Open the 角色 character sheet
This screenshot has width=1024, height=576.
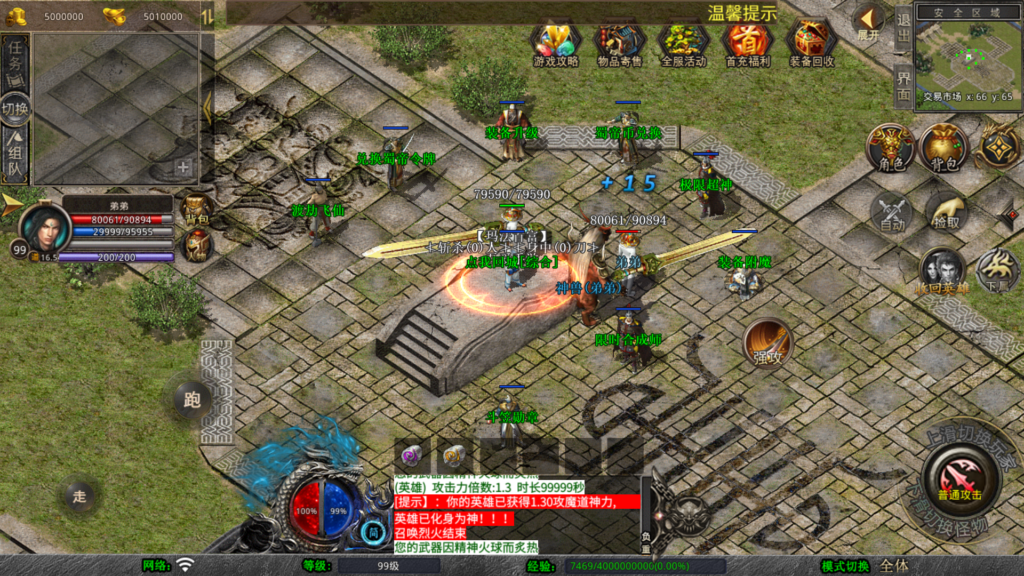(x=889, y=148)
